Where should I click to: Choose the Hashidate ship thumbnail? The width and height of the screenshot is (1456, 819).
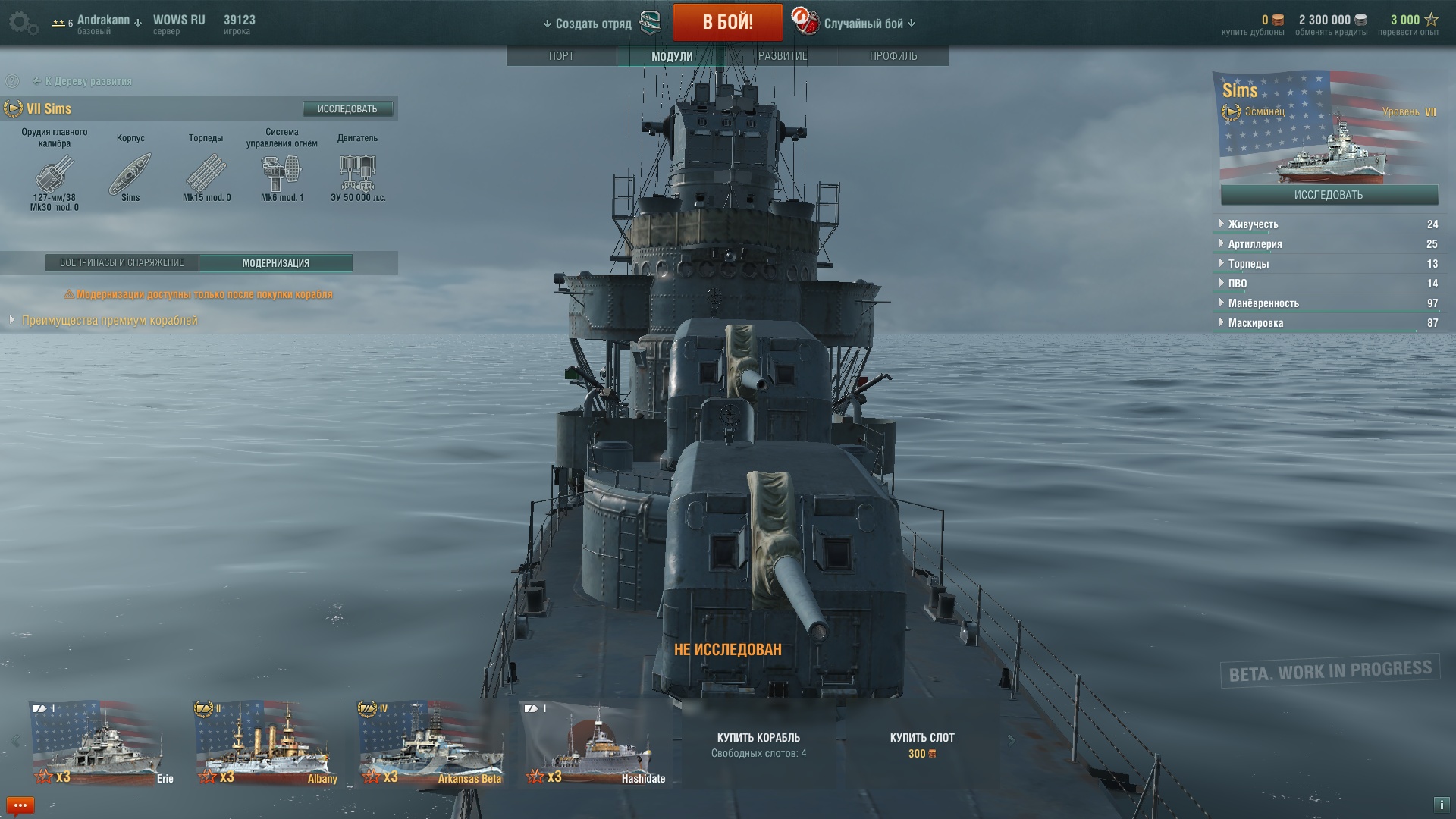click(595, 743)
